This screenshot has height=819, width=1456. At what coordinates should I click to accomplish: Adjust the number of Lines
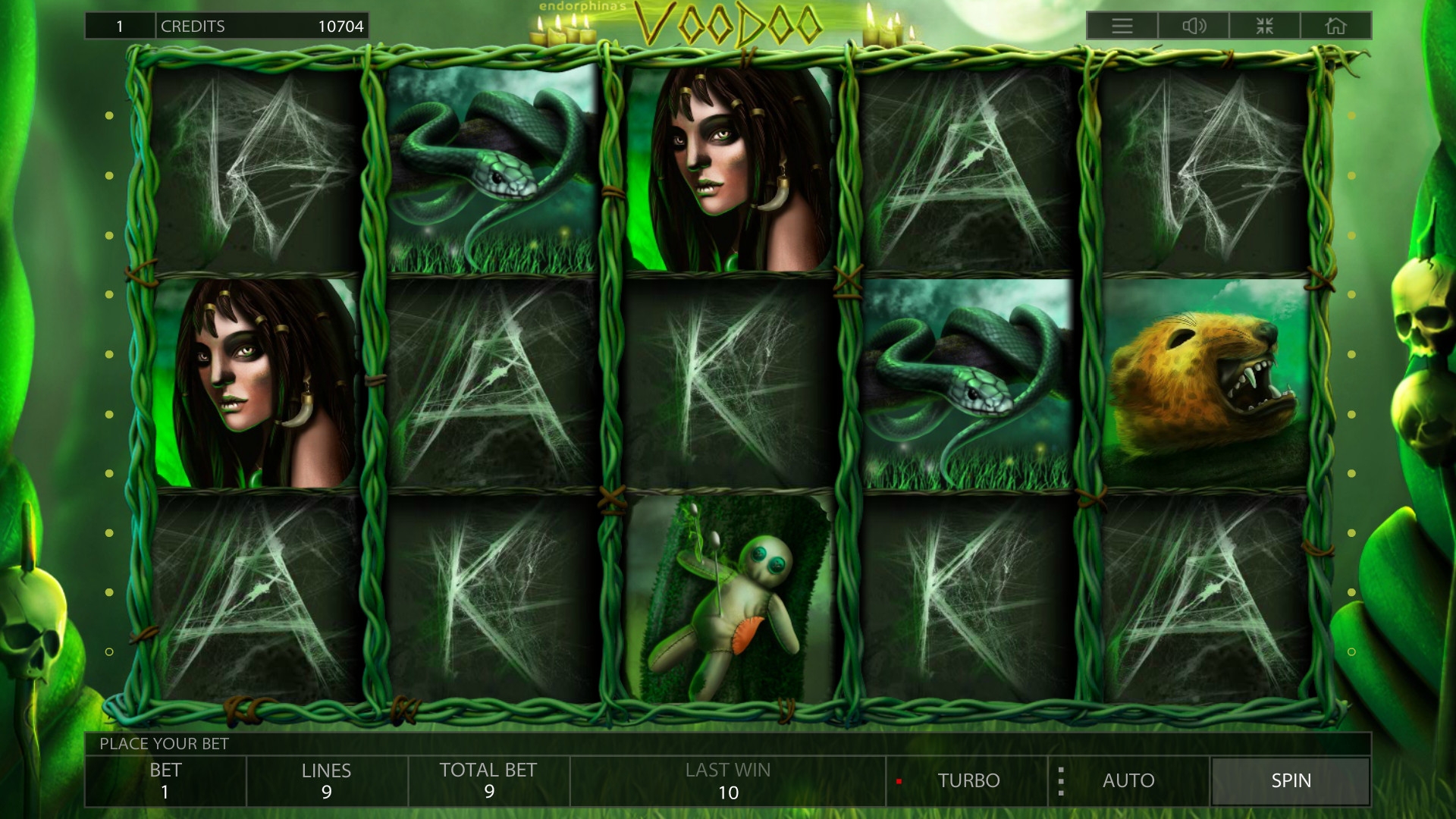[326, 780]
